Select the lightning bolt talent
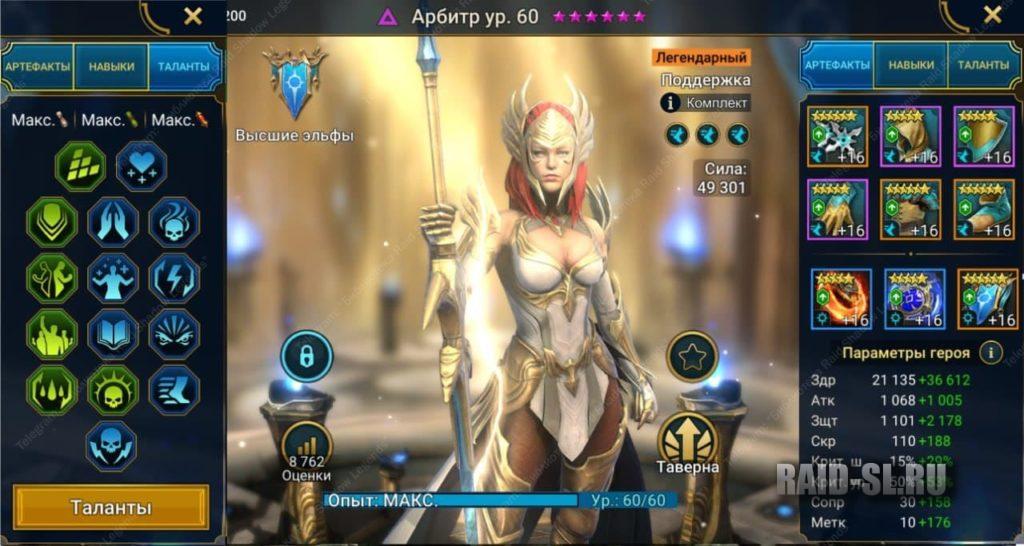Screen dimensions: 1024x546 pos(174,278)
